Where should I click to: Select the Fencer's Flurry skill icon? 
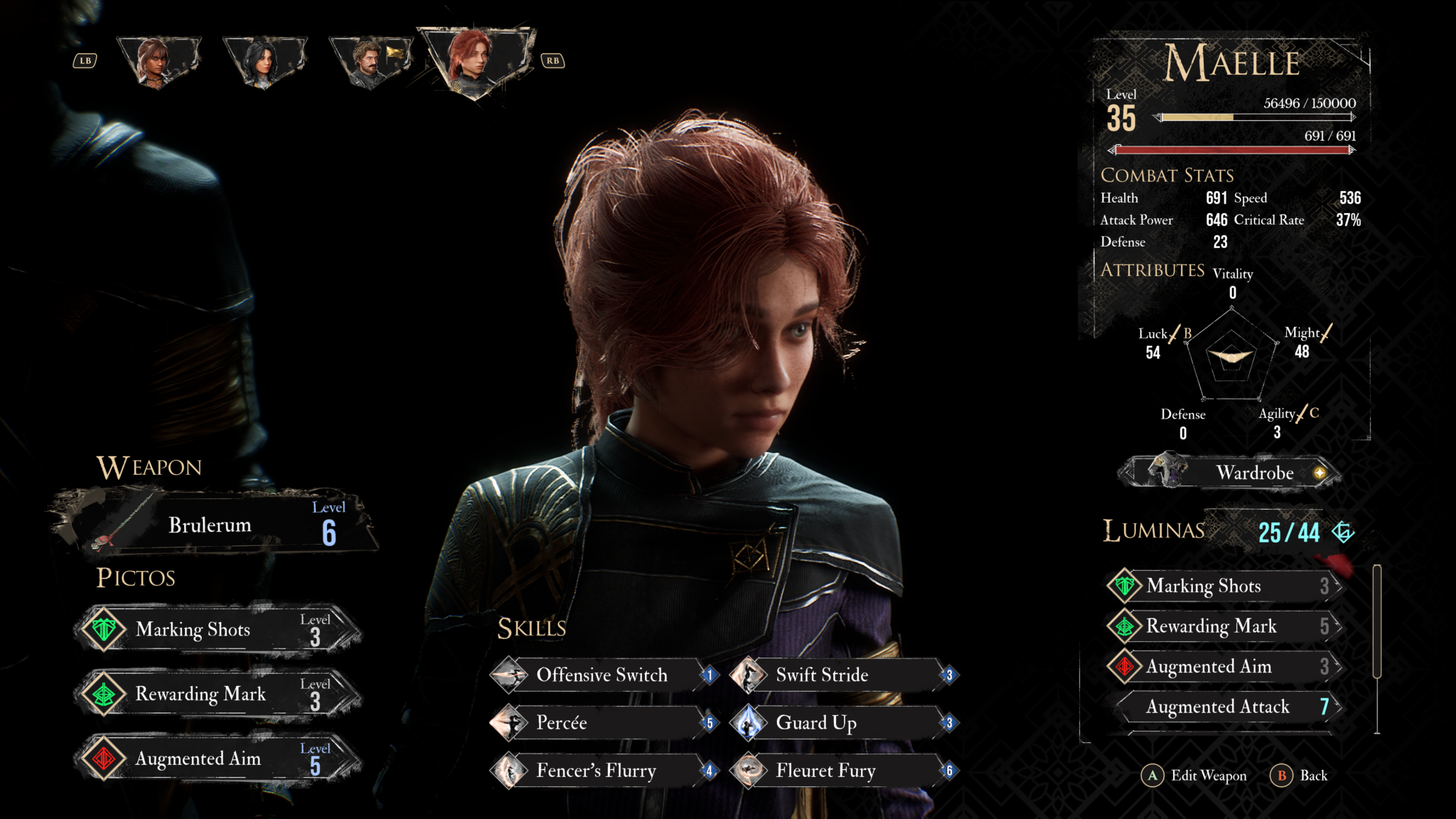pyautogui.click(x=510, y=771)
